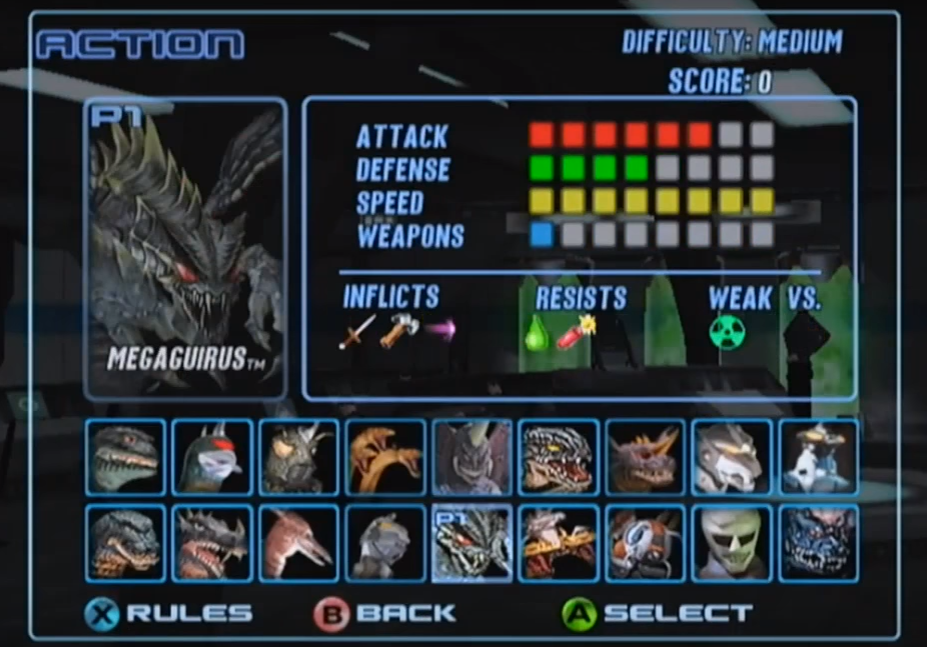This screenshot has width=927, height=647.
Task: Pick the gold and metal Mecha-King Ghidorah portrait
Action: [x=559, y=543]
